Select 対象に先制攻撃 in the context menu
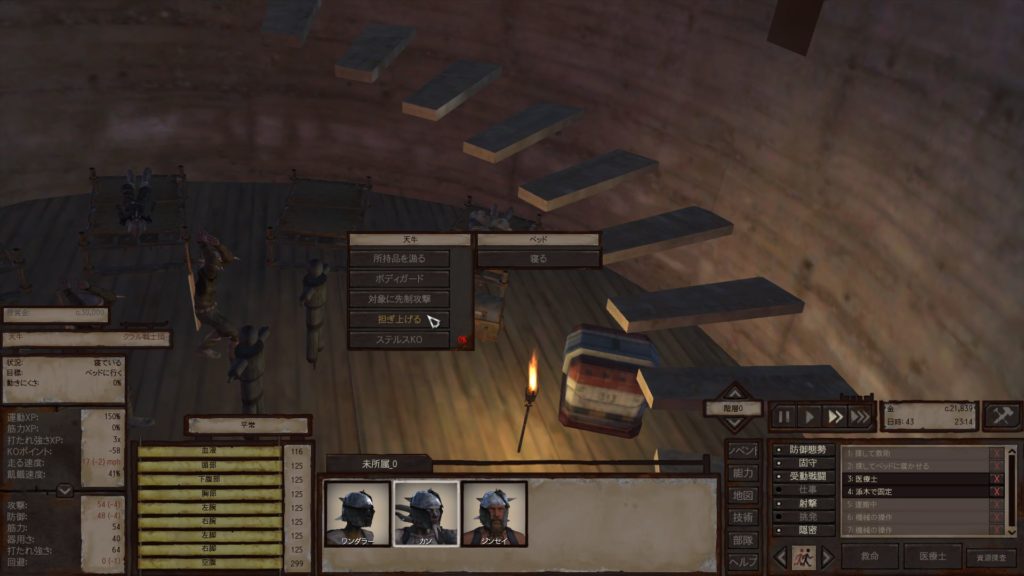The height and width of the screenshot is (576, 1024). [400, 299]
